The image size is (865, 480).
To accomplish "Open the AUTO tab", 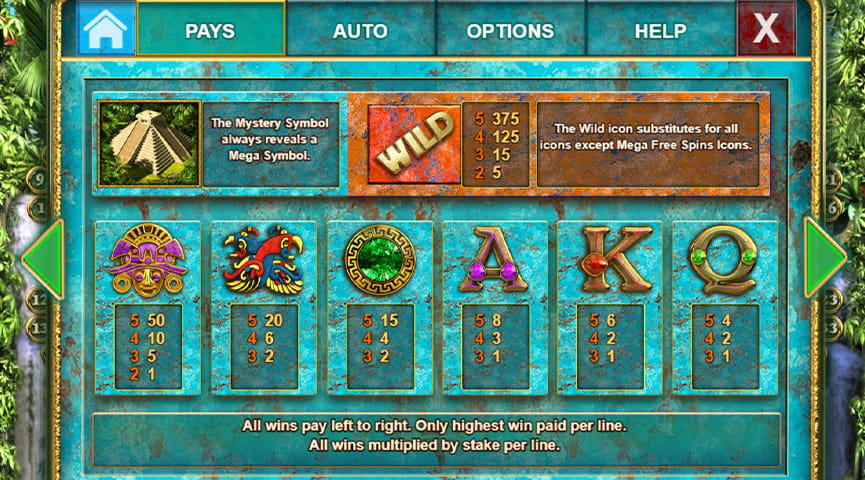I will (360, 30).
